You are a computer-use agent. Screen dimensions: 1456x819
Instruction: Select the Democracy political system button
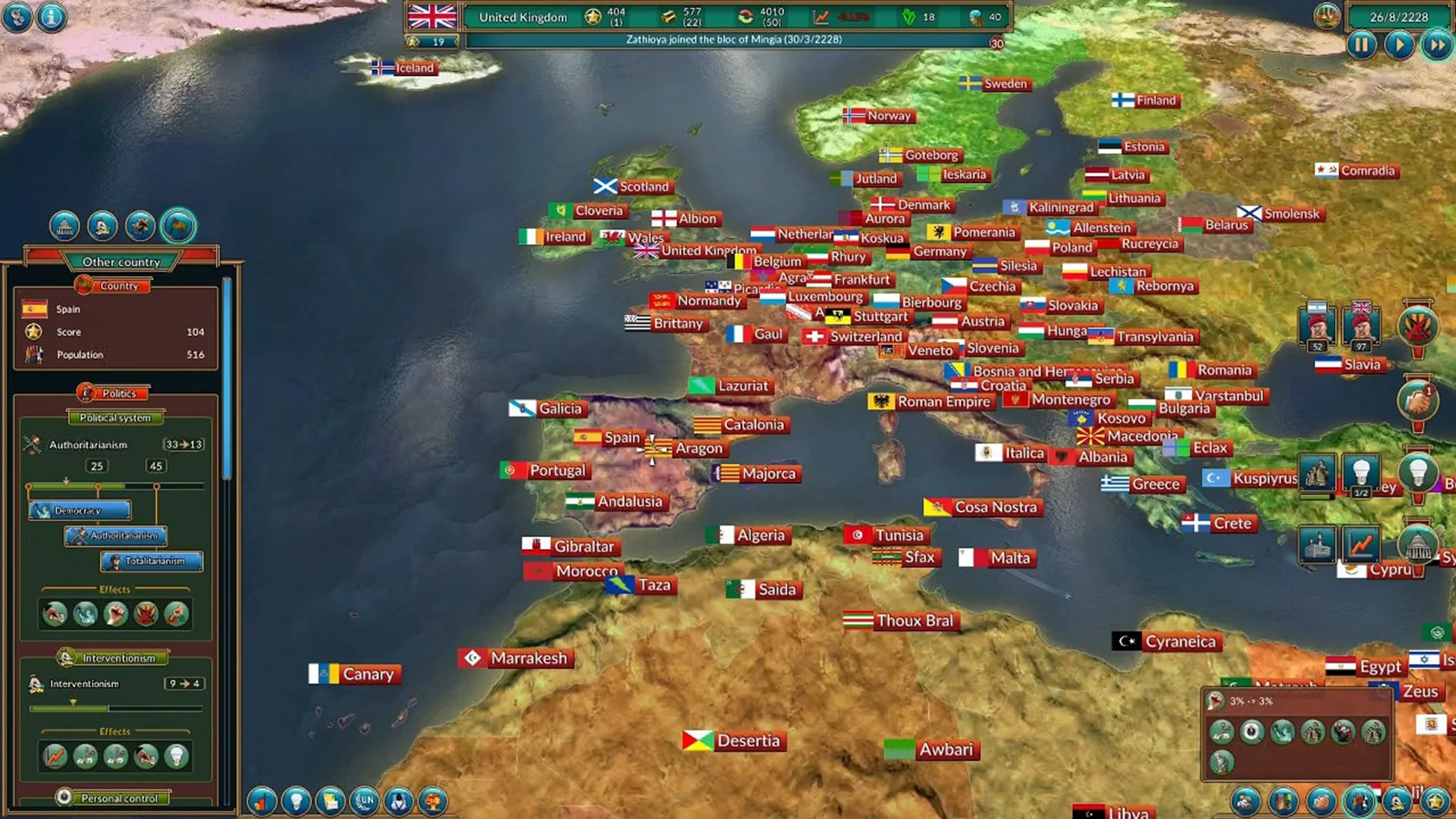[x=80, y=510]
